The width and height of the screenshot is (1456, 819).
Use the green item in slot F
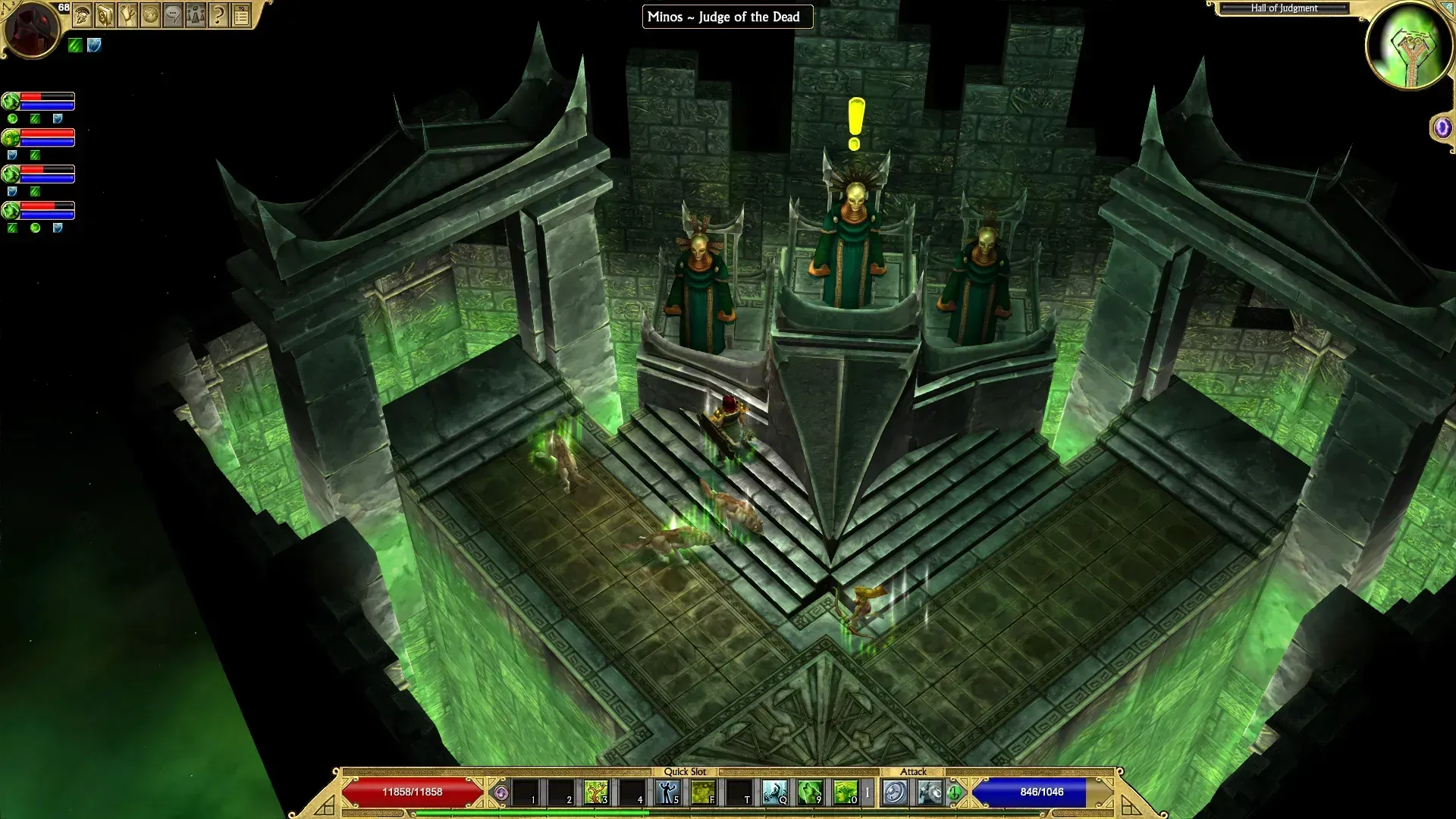coord(703,792)
